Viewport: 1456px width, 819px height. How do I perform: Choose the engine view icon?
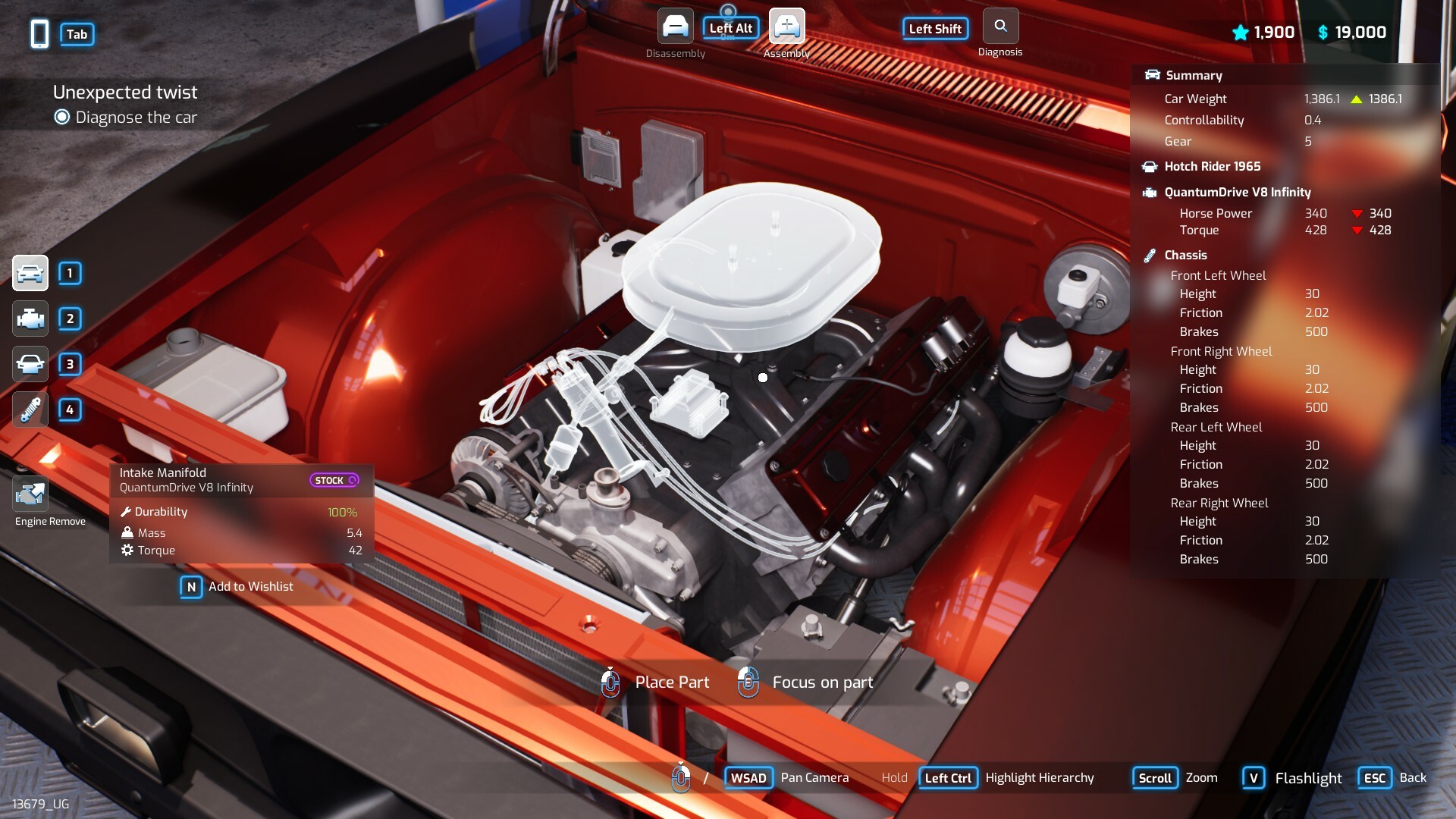tap(30, 318)
